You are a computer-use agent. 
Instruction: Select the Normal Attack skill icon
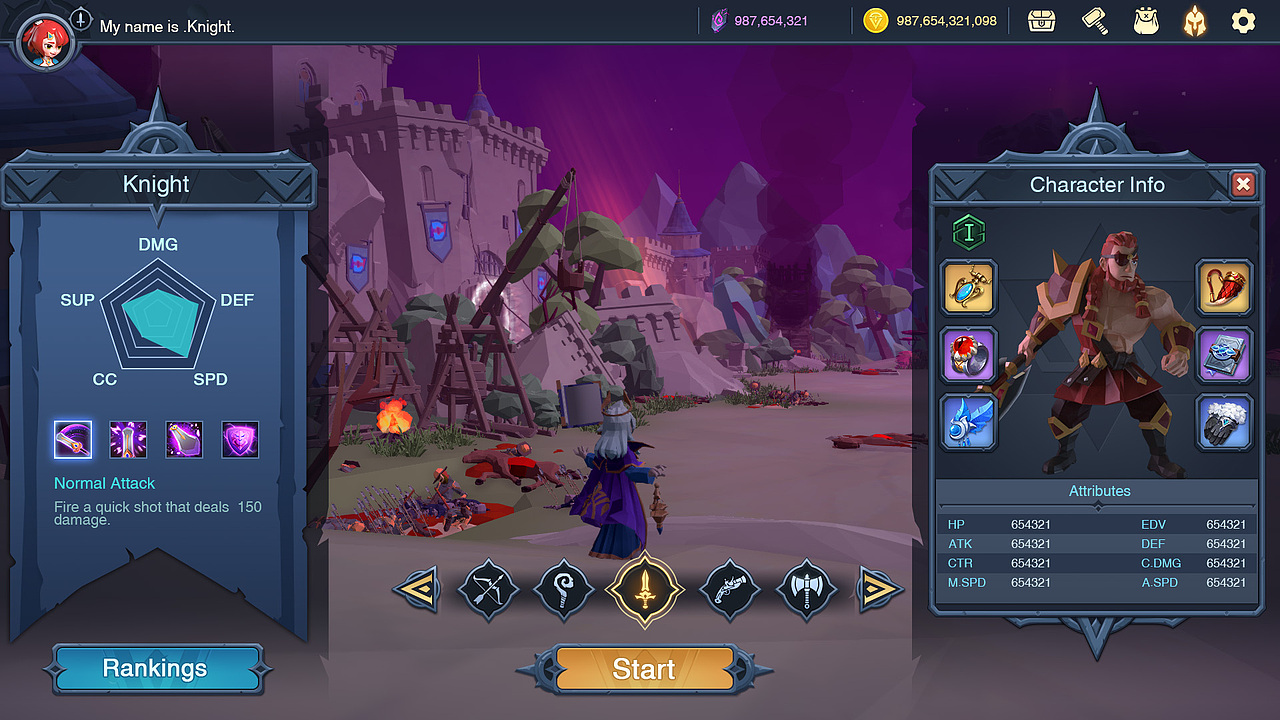73,439
